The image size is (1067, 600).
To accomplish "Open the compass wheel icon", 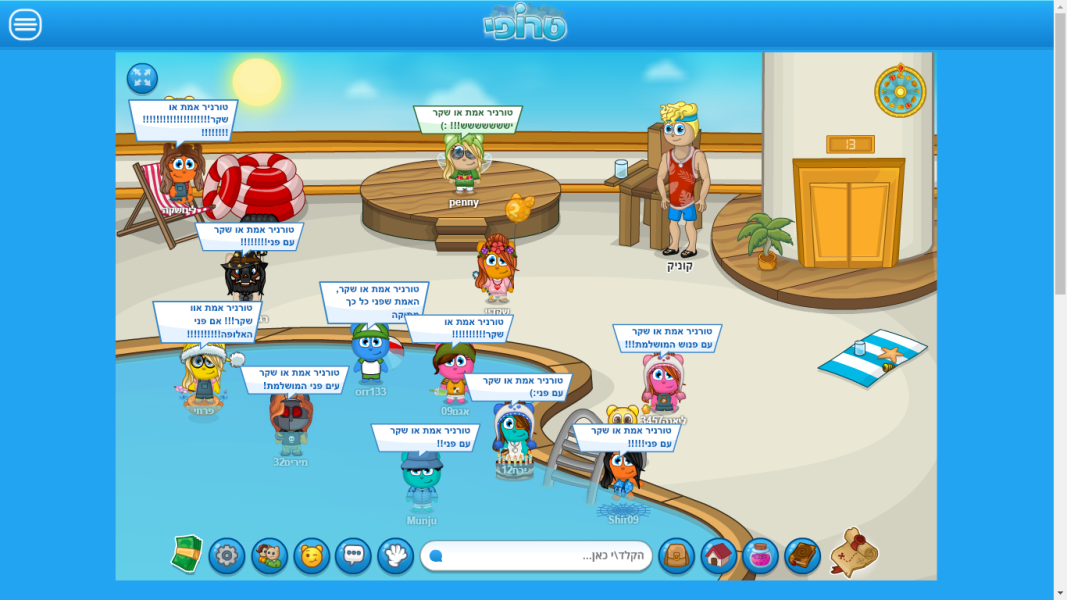I will point(900,91).
